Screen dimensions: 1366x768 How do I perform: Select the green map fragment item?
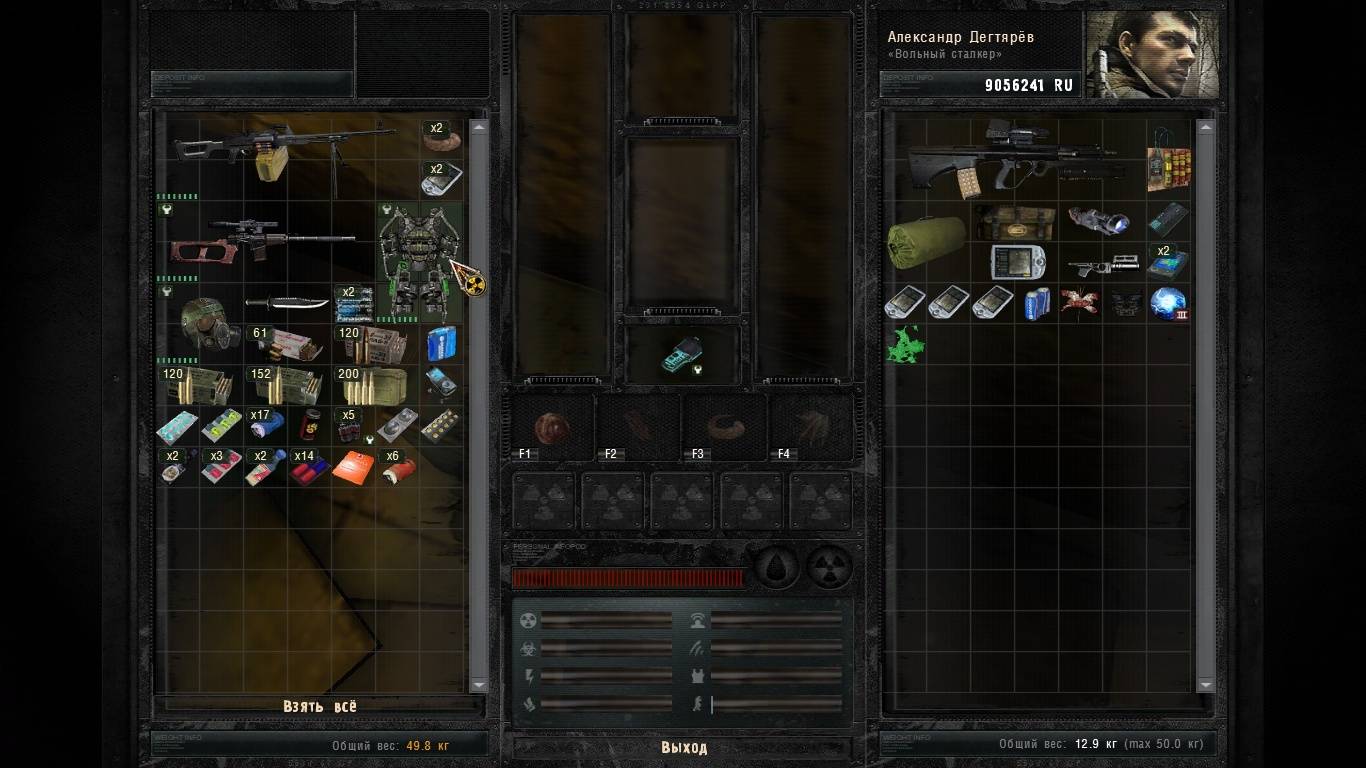click(906, 344)
